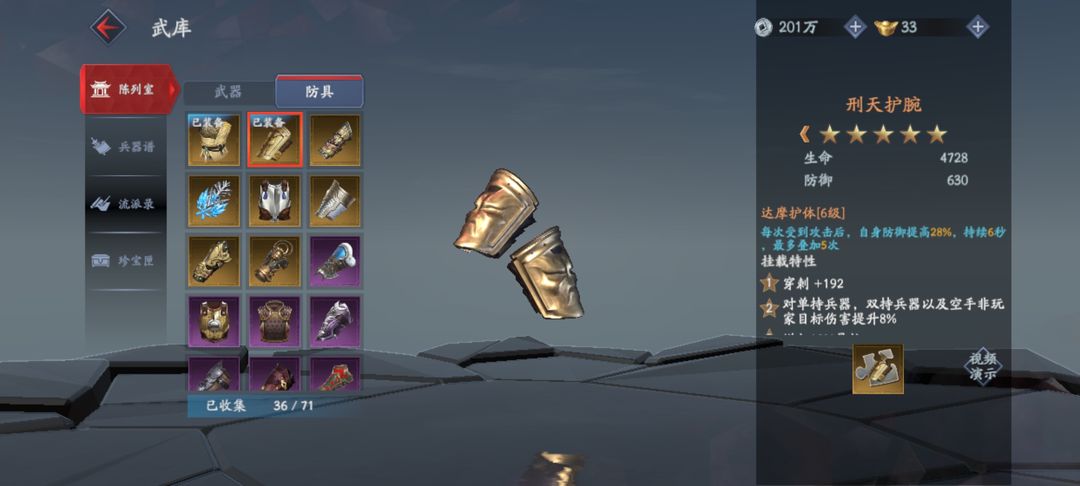Open the 流派录 styles record section

pyautogui.click(x=127, y=203)
